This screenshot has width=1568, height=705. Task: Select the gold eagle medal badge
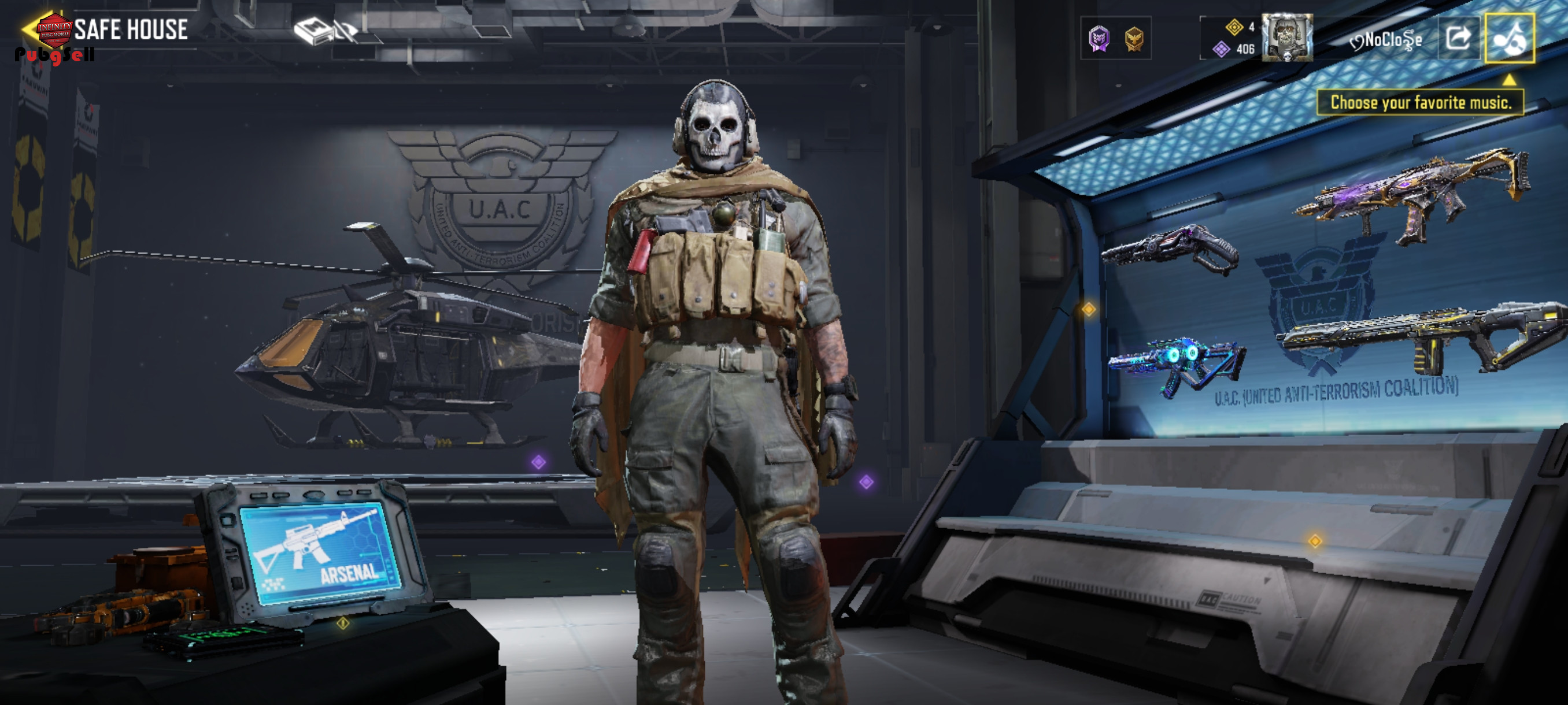click(x=1133, y=39)
